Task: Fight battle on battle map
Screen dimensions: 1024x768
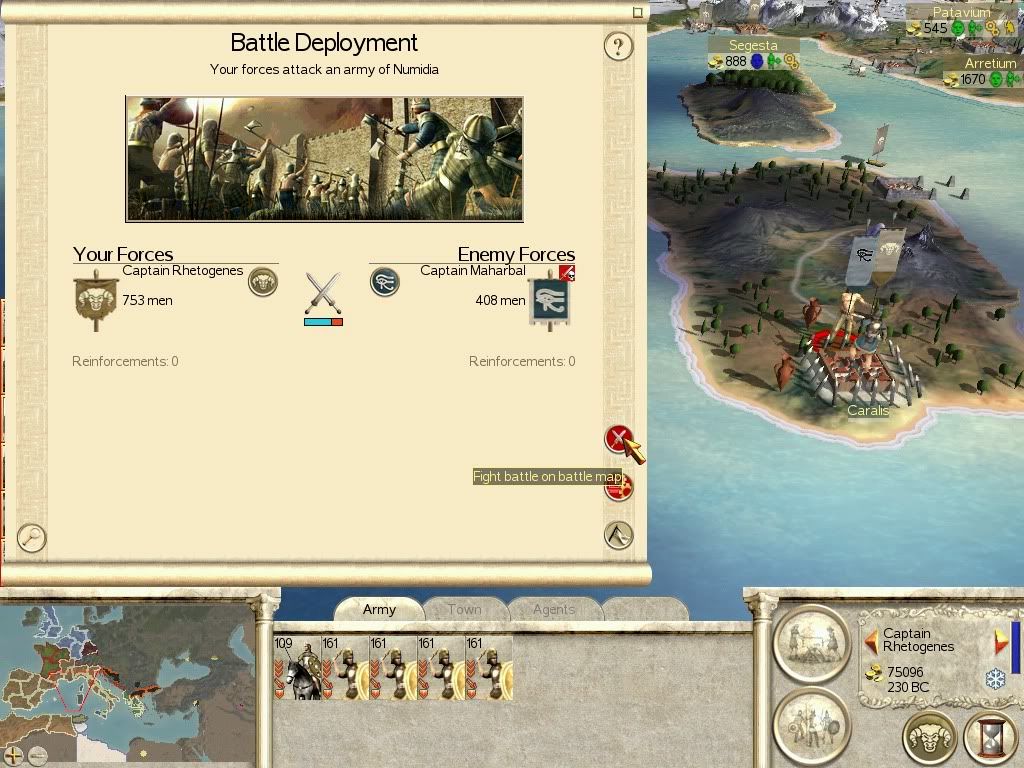Action: [619, 439]
